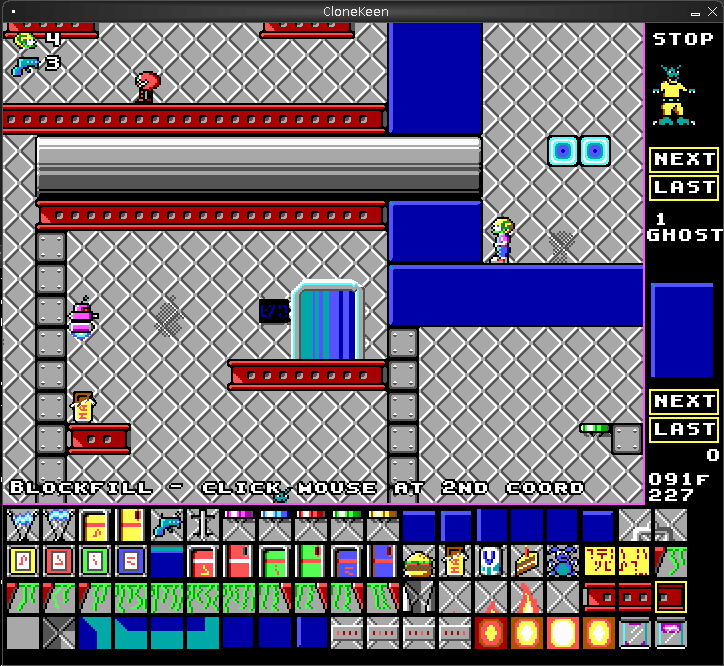Select the yellow keycard tile
724x666 pixels.
coord(22,562)
